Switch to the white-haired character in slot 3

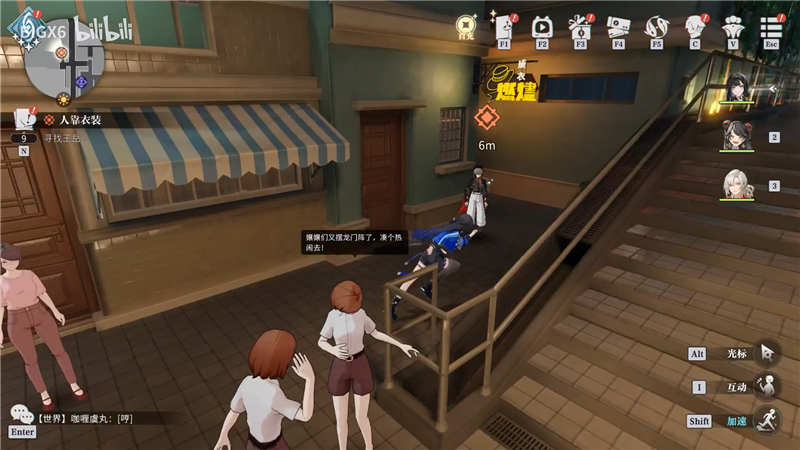[738, 185]
